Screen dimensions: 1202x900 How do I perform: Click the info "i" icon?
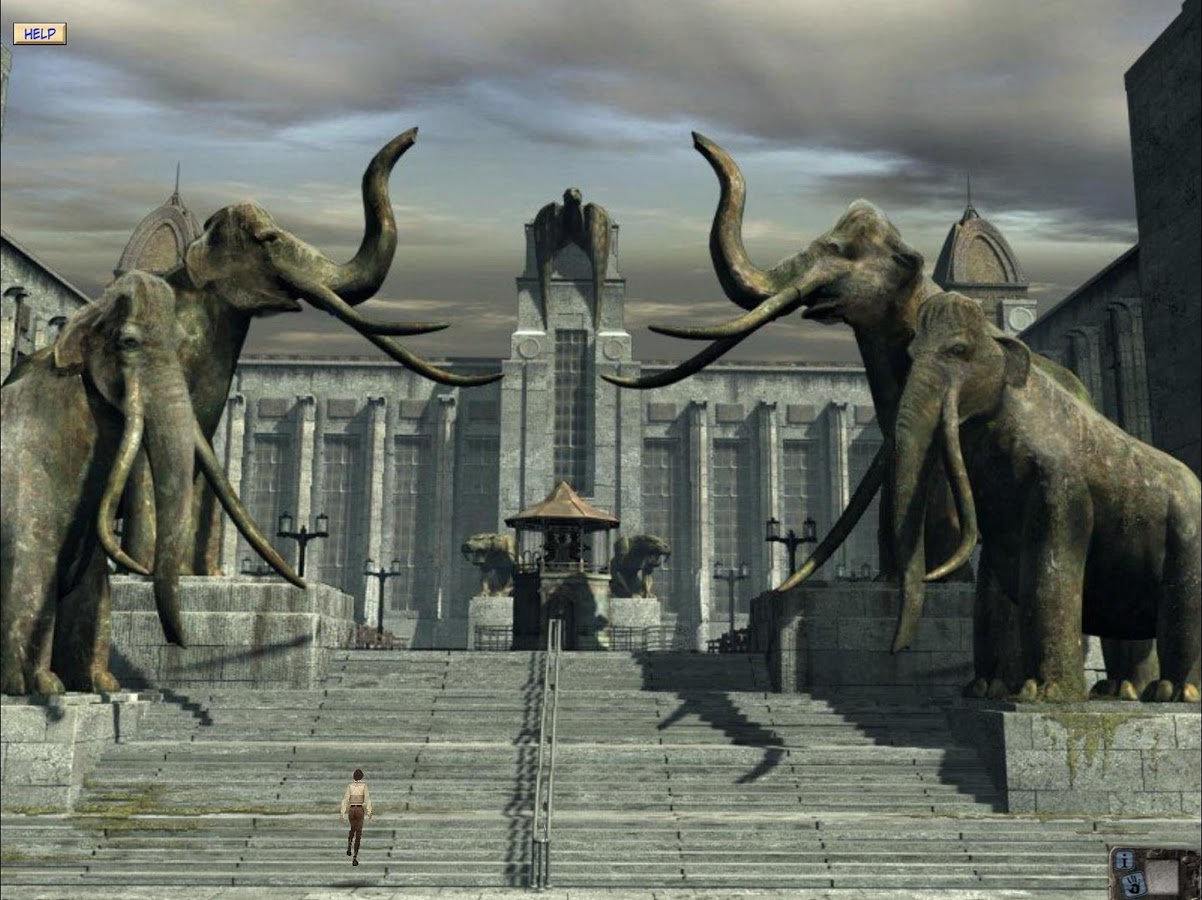[x=1124, y=860]
